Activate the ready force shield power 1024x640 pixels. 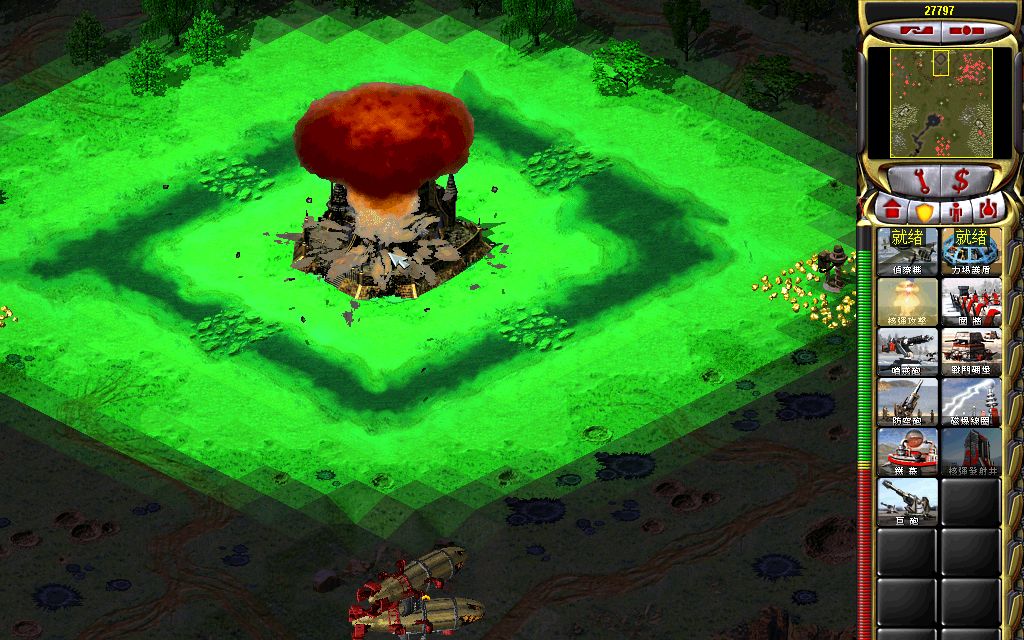(971, 252)
